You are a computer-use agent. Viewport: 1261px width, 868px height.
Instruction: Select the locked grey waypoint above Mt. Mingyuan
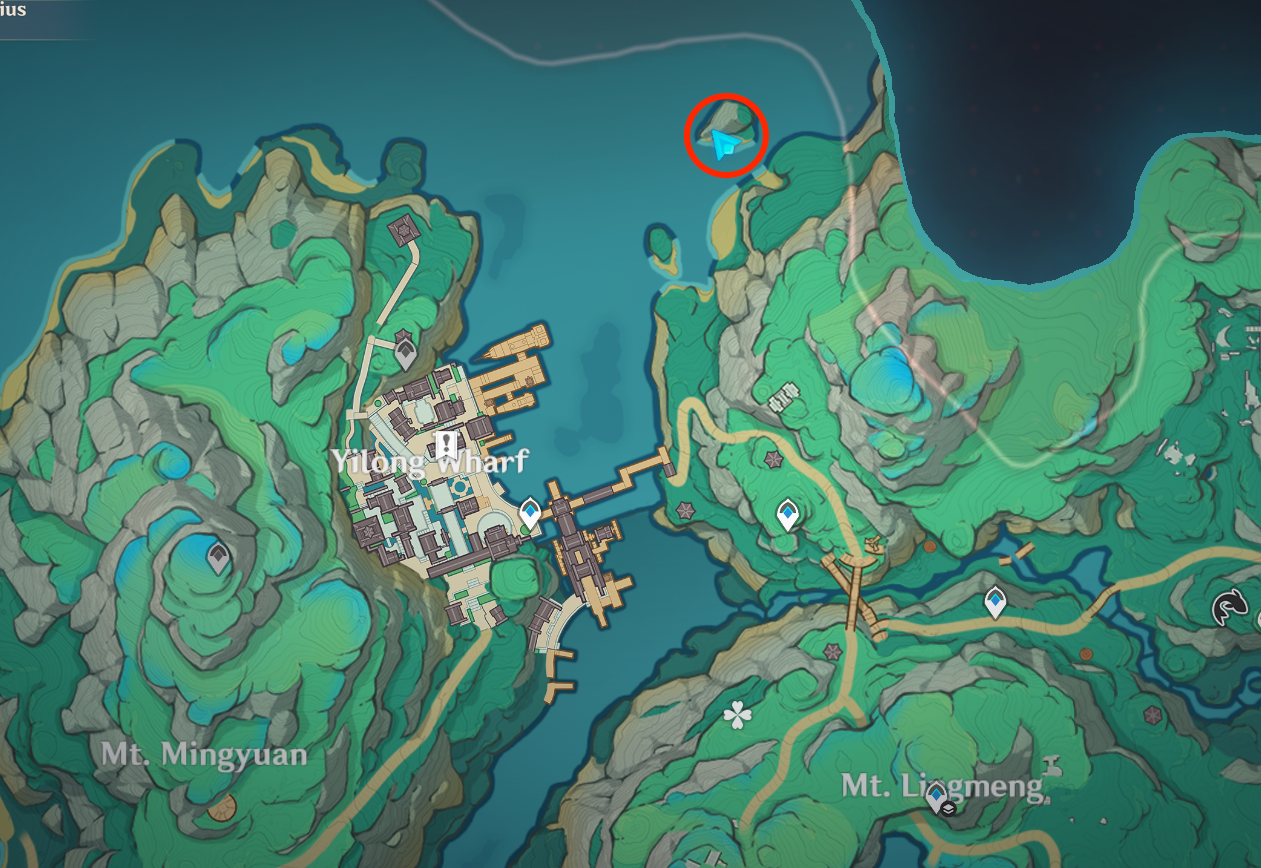click(x=218, y=557)
